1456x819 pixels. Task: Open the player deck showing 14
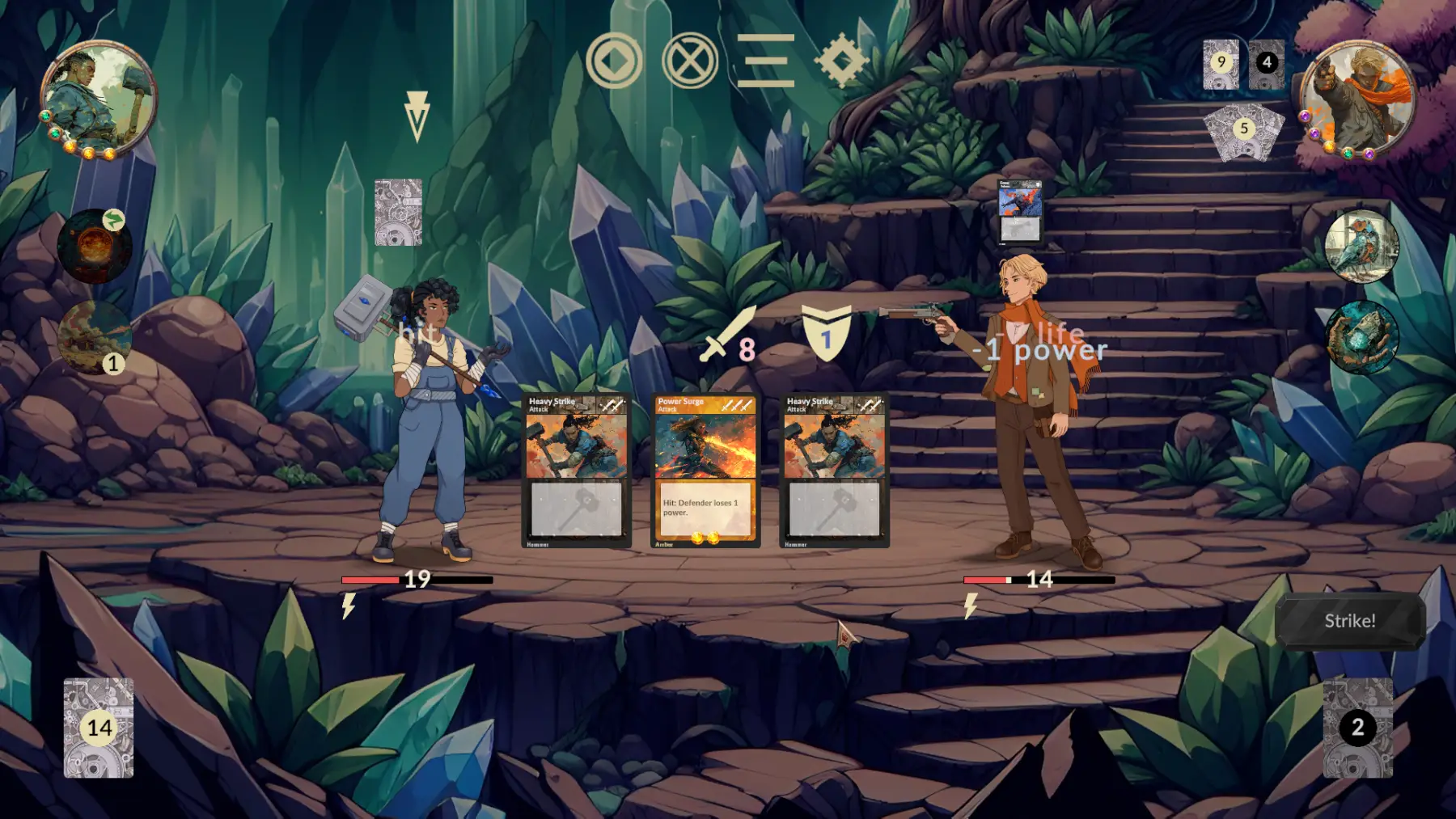[x=99, y=728]
